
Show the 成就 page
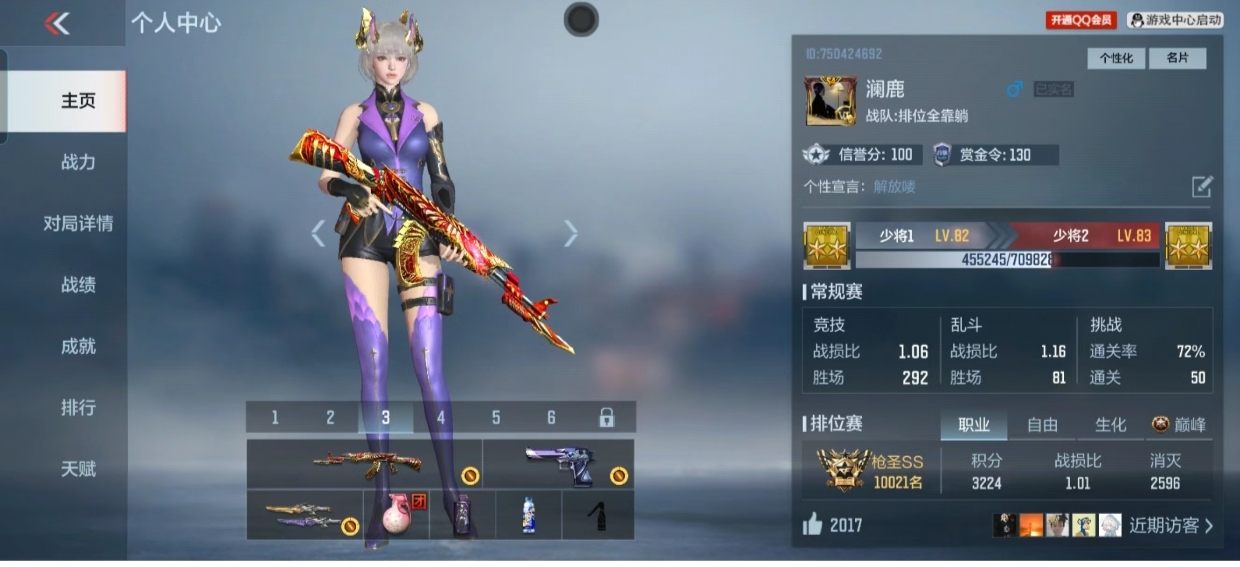(x=78, y=346)
